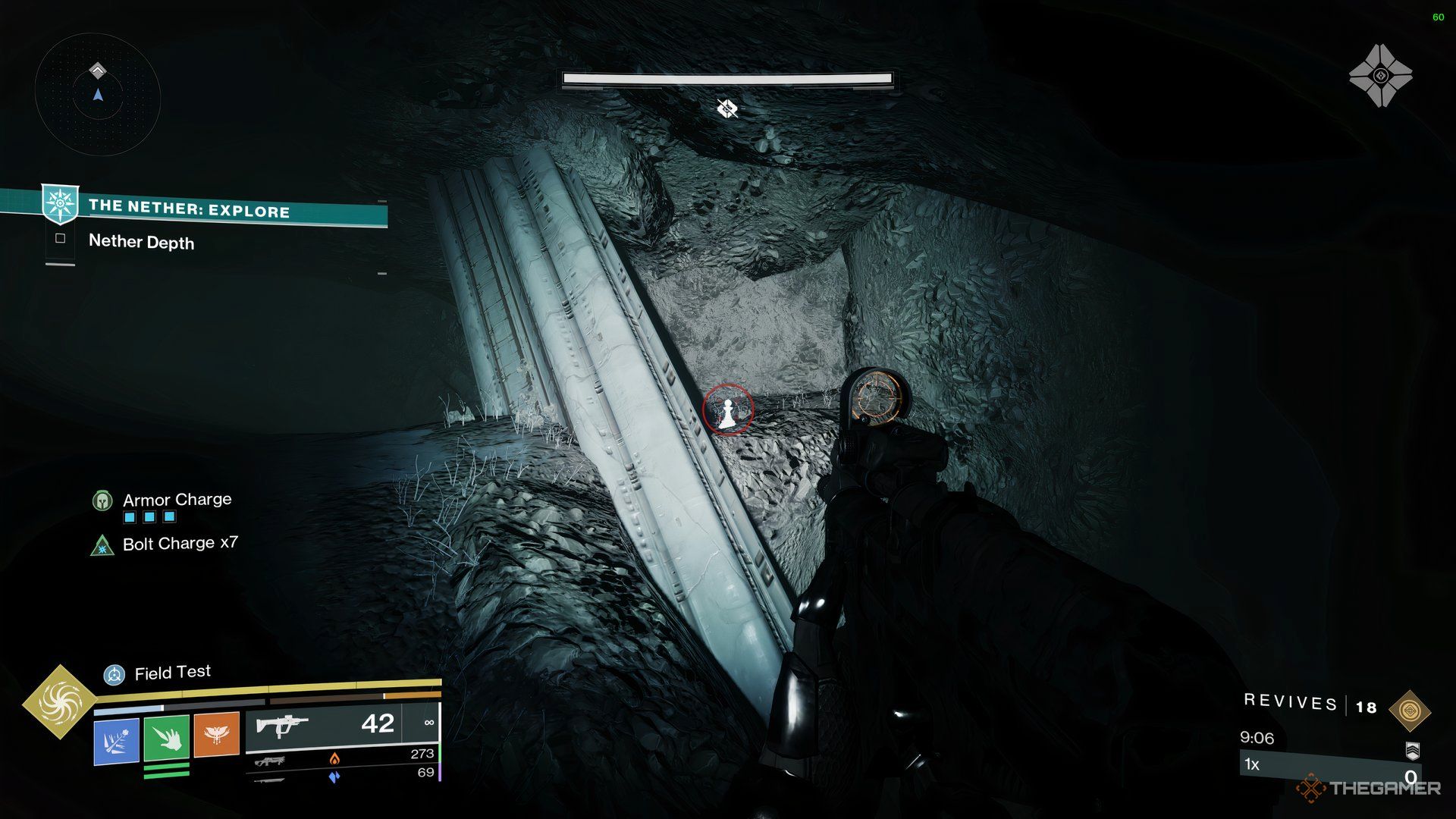Viewport: 1456px width, 819px height.
Task: Click the gold Revives token icon
Action: pos(1410,711)
